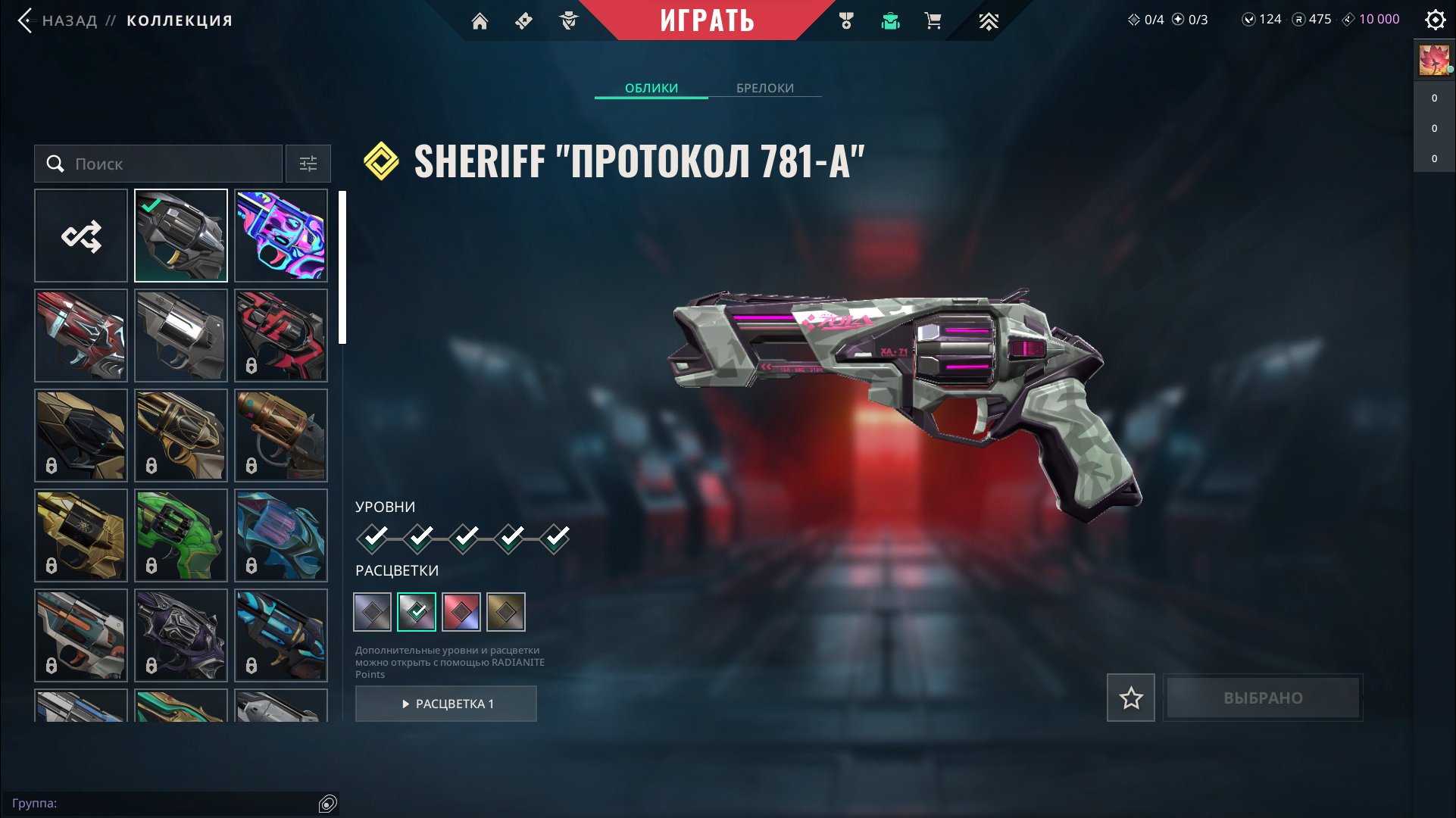
Task: Select the Collection briefcase icon
Action: (889, 20)
